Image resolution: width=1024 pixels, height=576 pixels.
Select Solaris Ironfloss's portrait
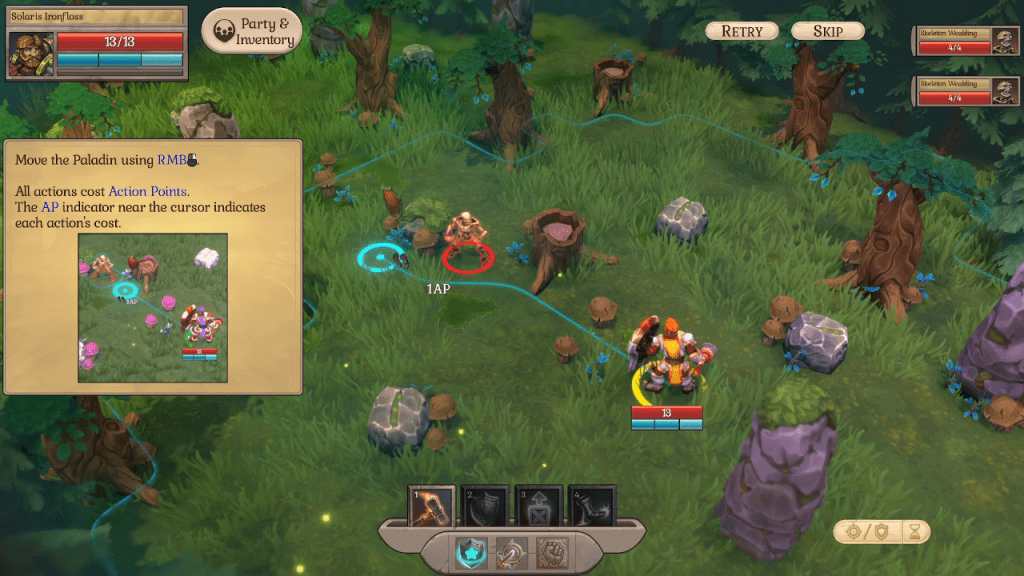pos(30,54)
